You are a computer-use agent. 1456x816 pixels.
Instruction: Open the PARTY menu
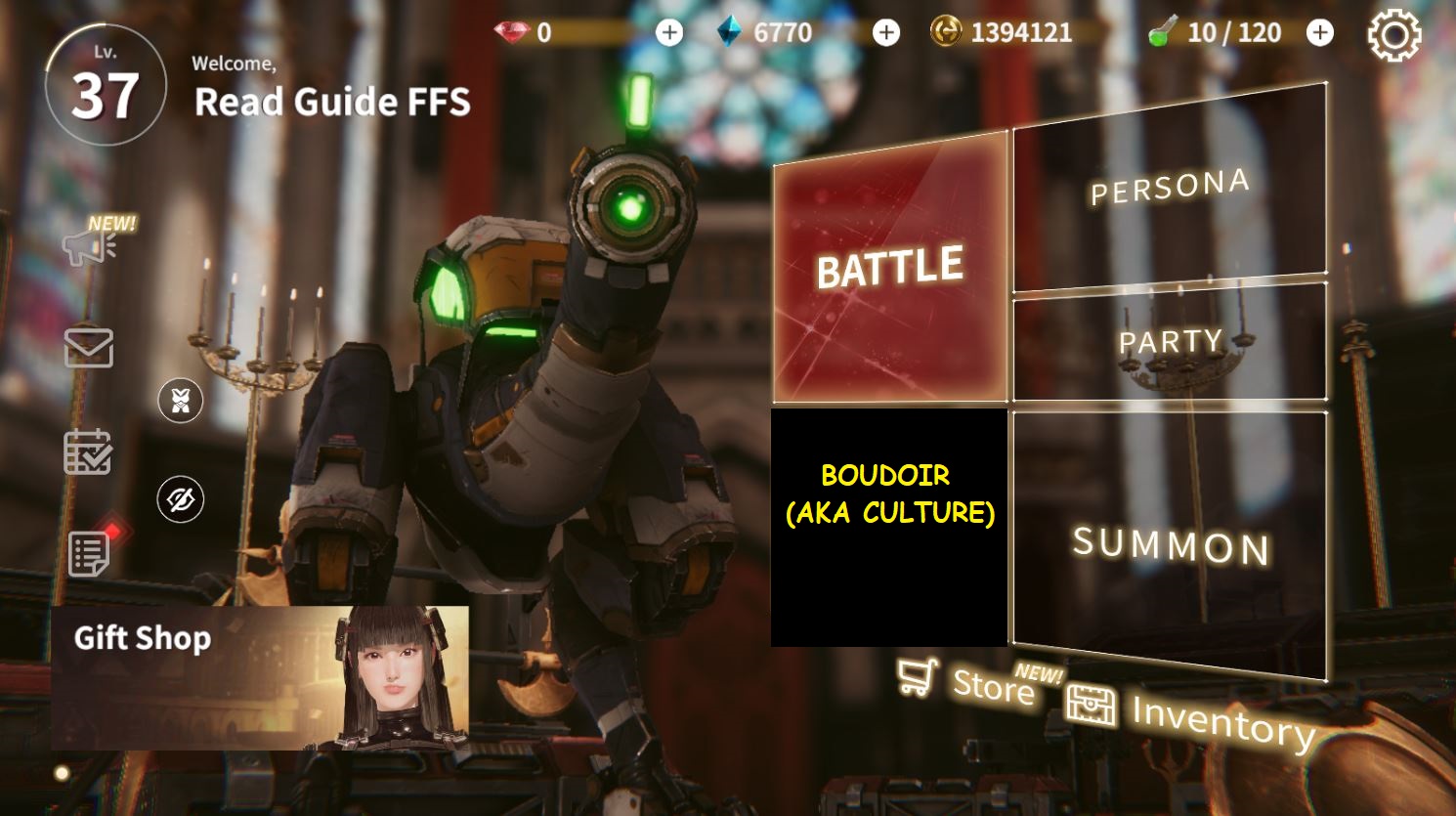pyautogui.click(x=1170, y=341)
